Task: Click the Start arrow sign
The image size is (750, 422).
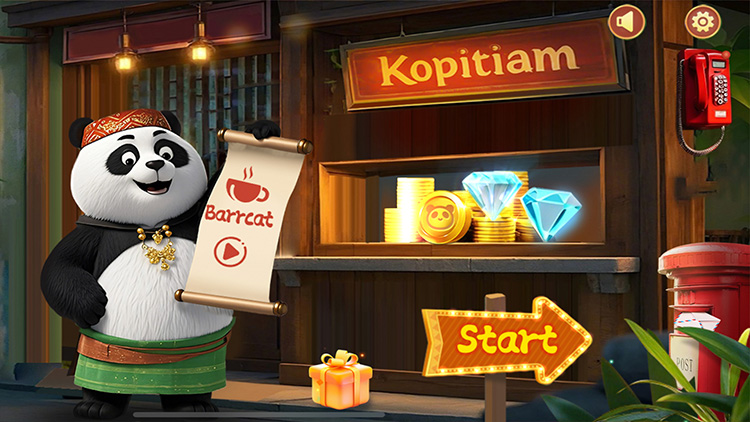Action: tap(506, 340)
